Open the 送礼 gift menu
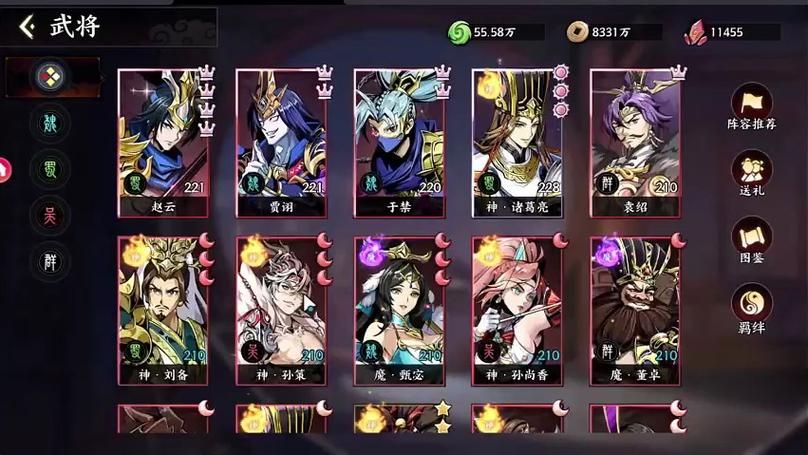808x455 pixels. (x=751, y=173)
